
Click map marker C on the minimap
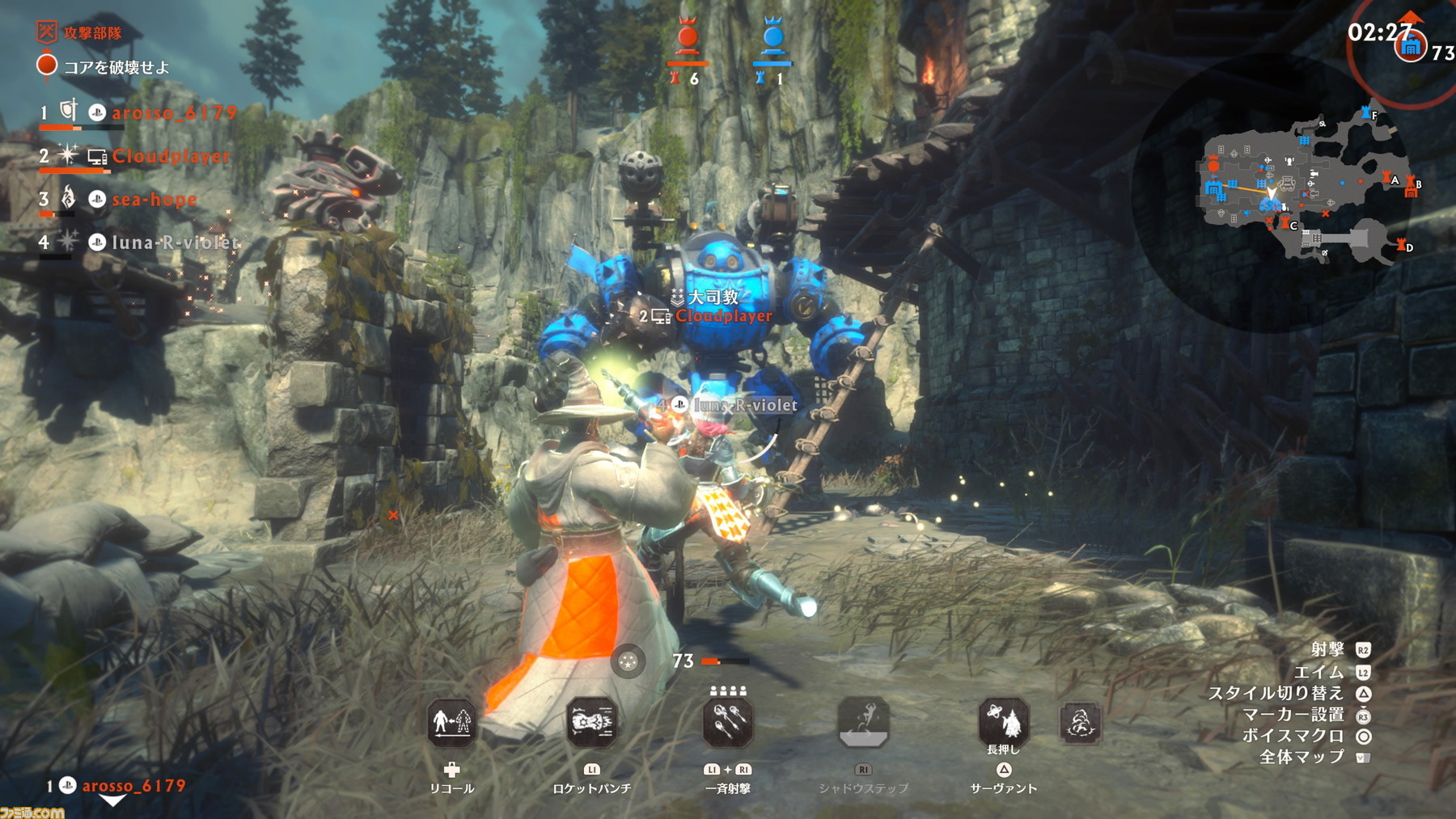[1285, 223]
